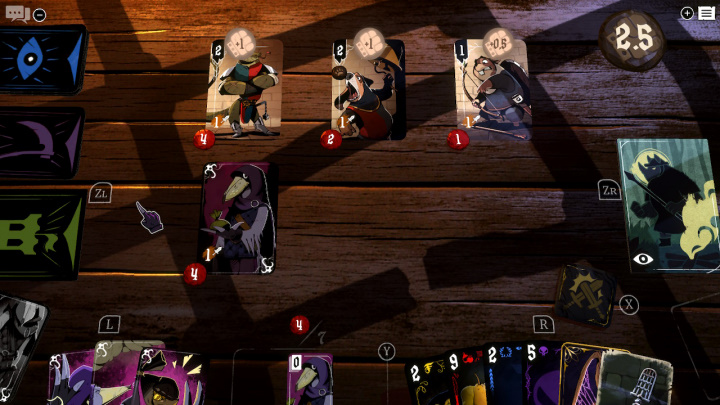Choose the green-coated crow enemy card
The width and height of the screenshot is (720, 405).
pos(245,88)
